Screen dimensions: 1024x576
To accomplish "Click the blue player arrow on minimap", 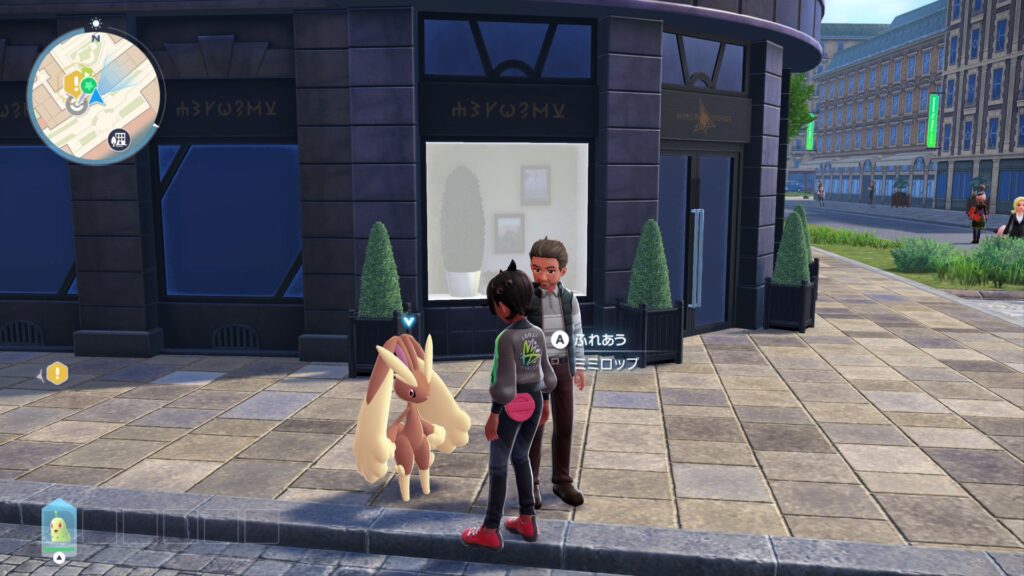I will [96, 98].
